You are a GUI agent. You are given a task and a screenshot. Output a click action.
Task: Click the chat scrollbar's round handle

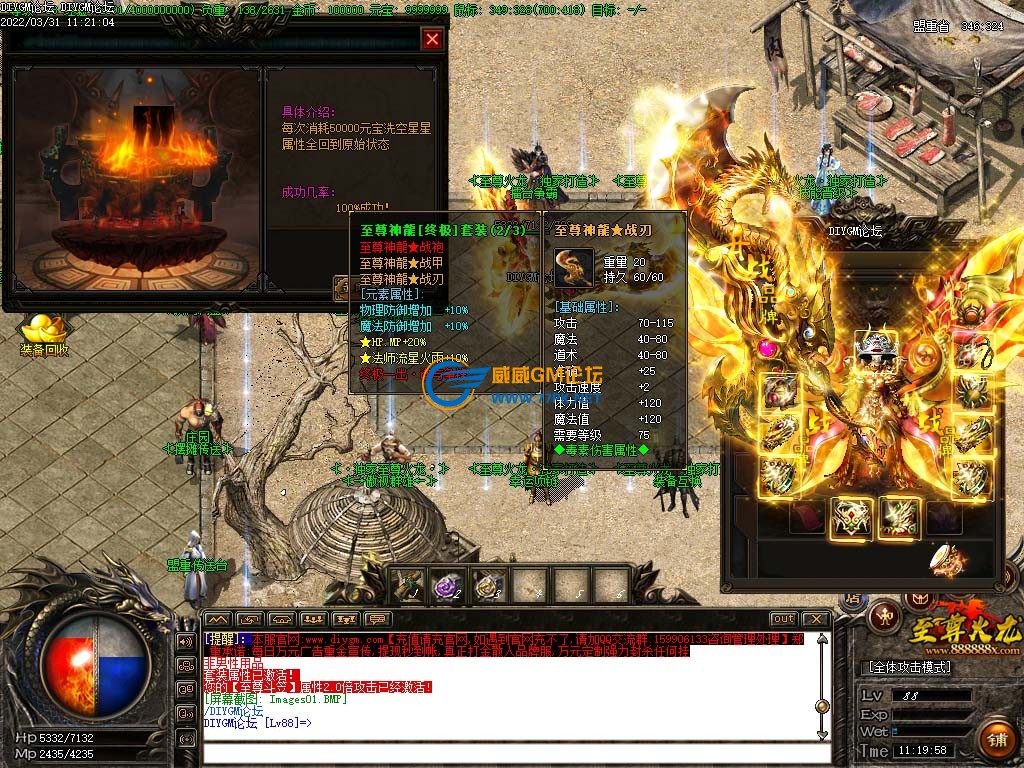(822, 705)
